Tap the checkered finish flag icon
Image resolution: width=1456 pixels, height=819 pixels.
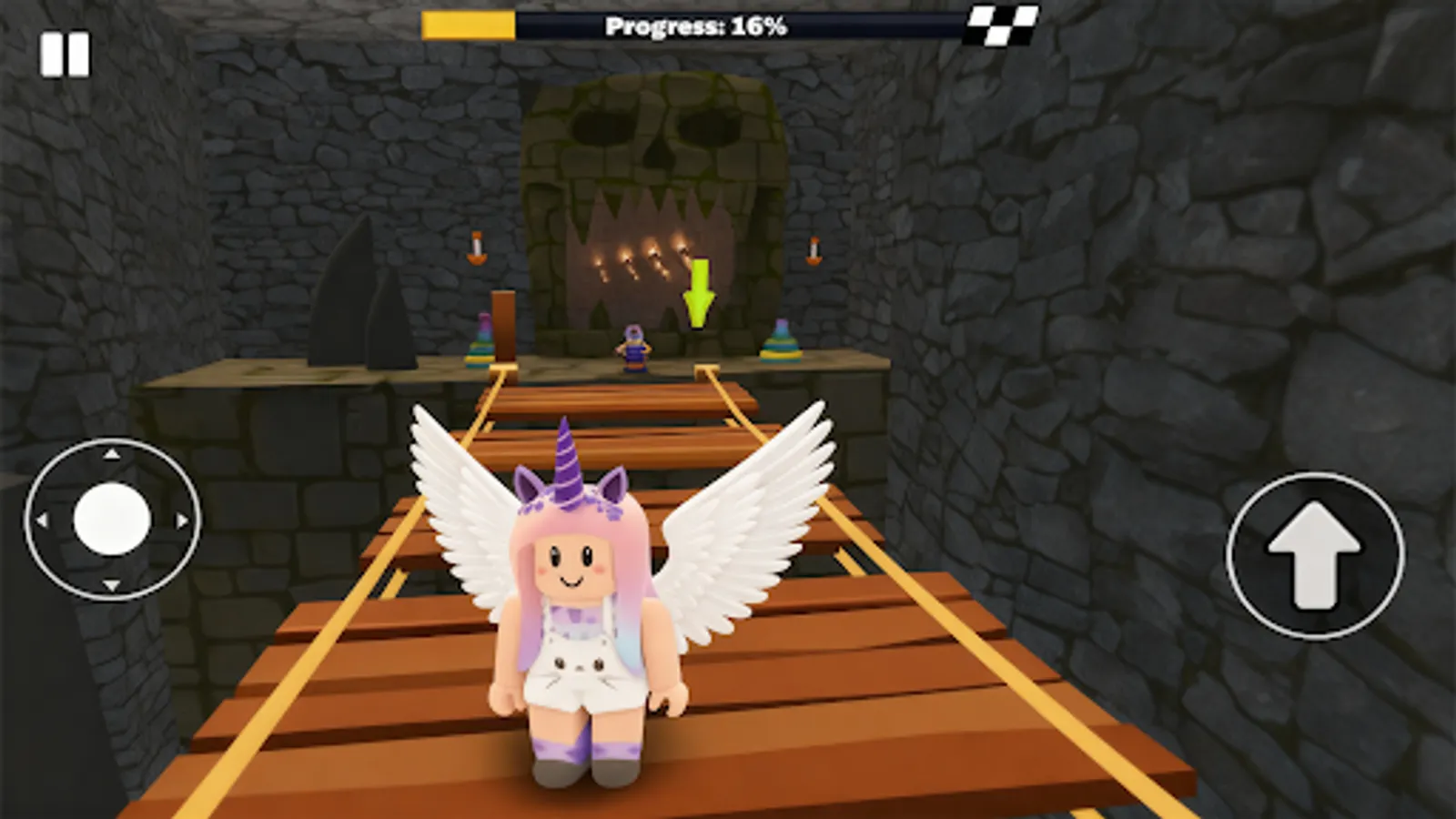1001,25
